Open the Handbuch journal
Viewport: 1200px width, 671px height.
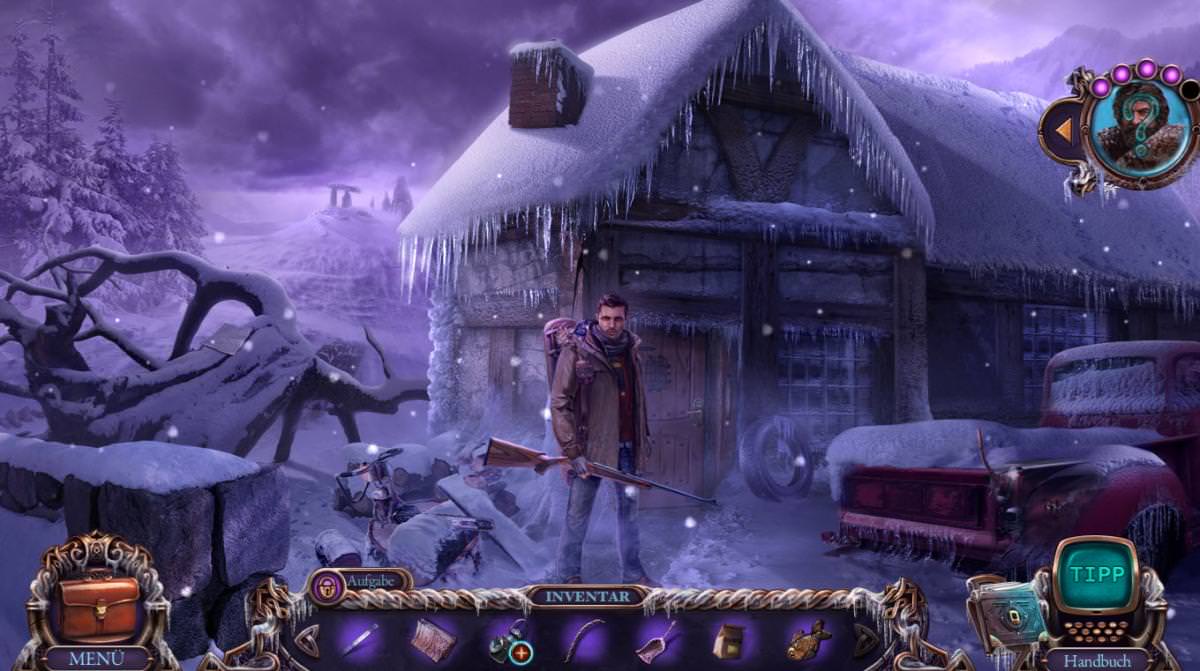[1097, 659]
